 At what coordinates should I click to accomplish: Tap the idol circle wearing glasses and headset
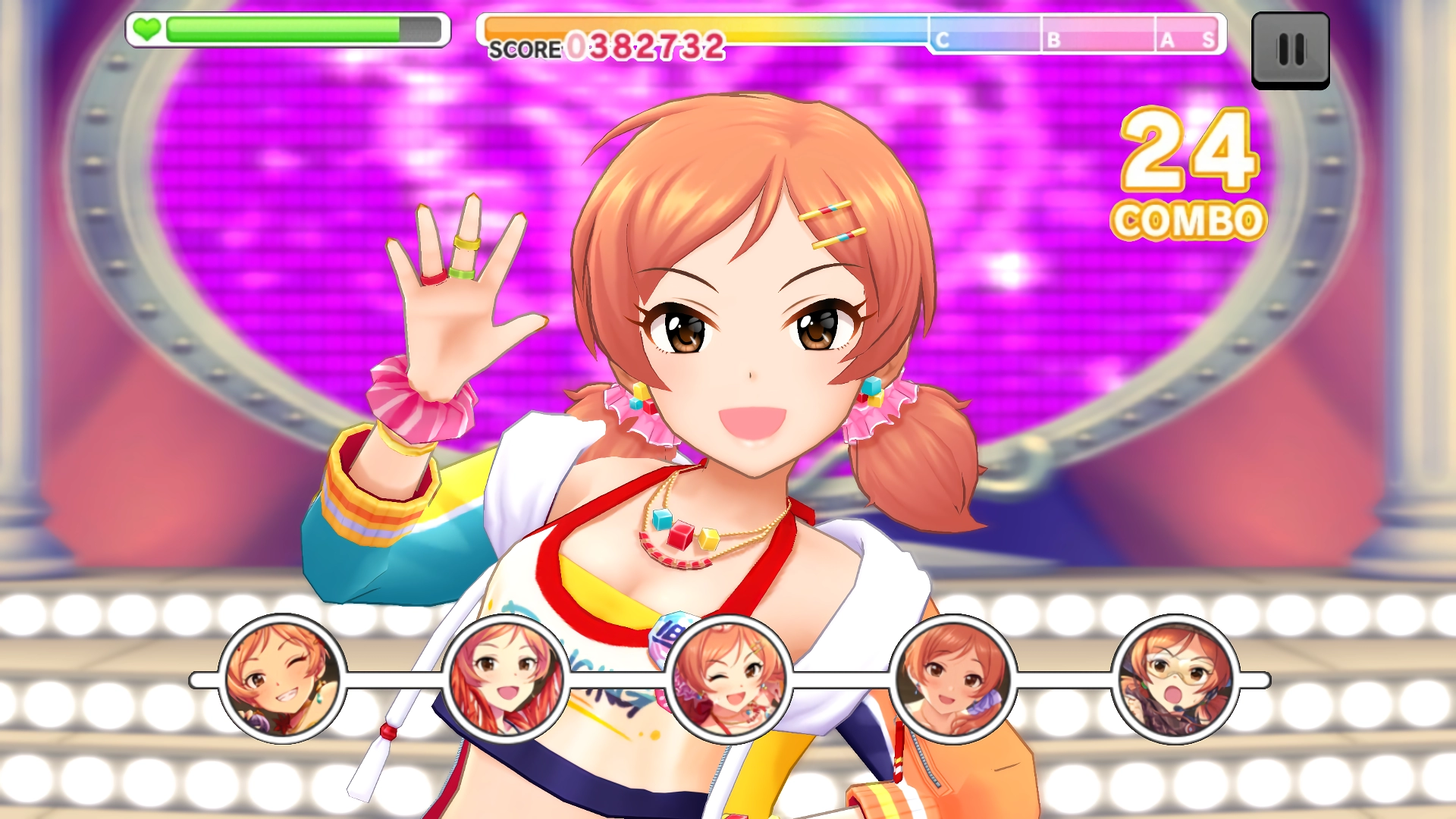[1175, 679]
